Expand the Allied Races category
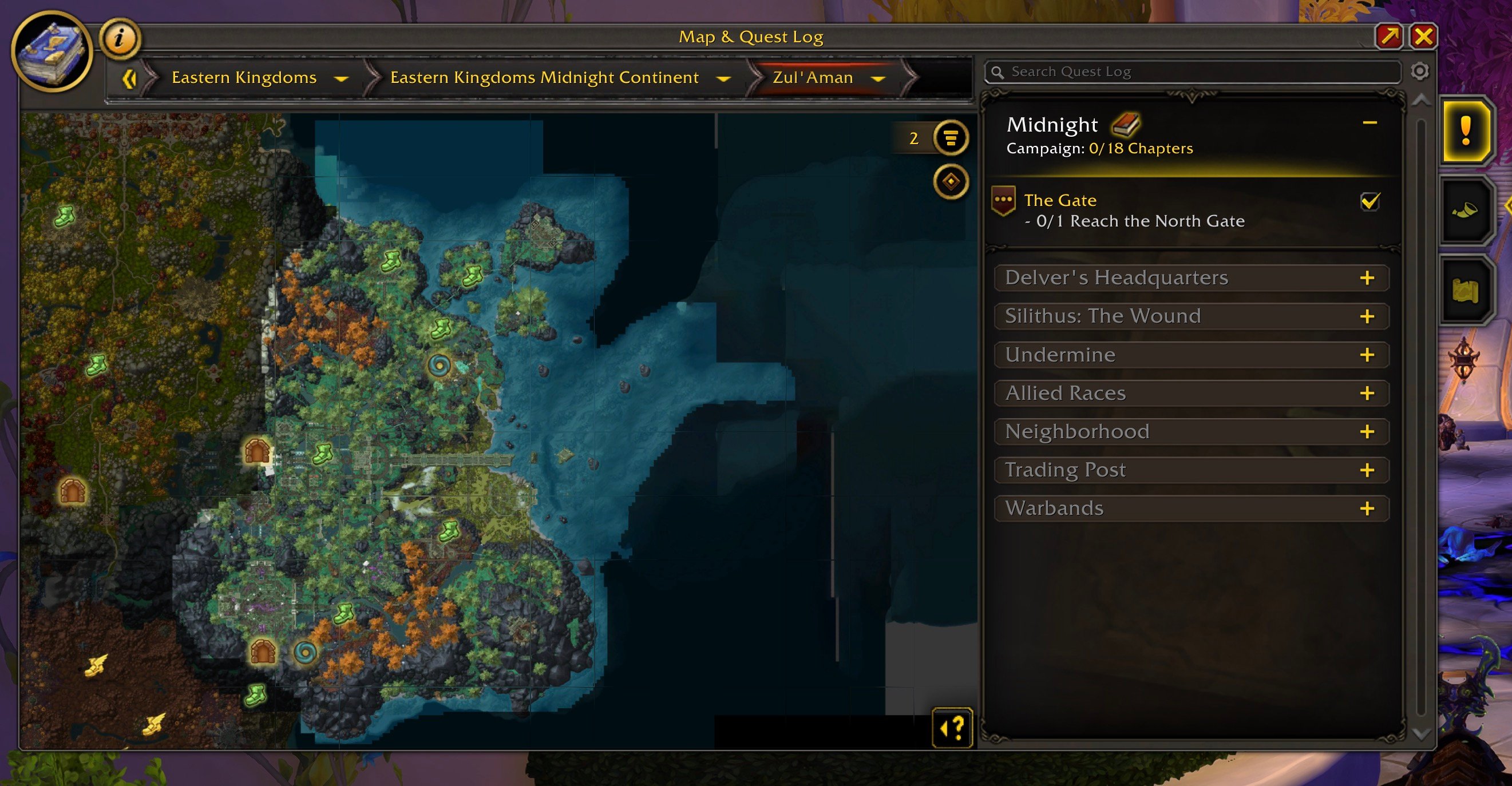The height and width of the screenshot is (786, 1512). coord(1367,394)
